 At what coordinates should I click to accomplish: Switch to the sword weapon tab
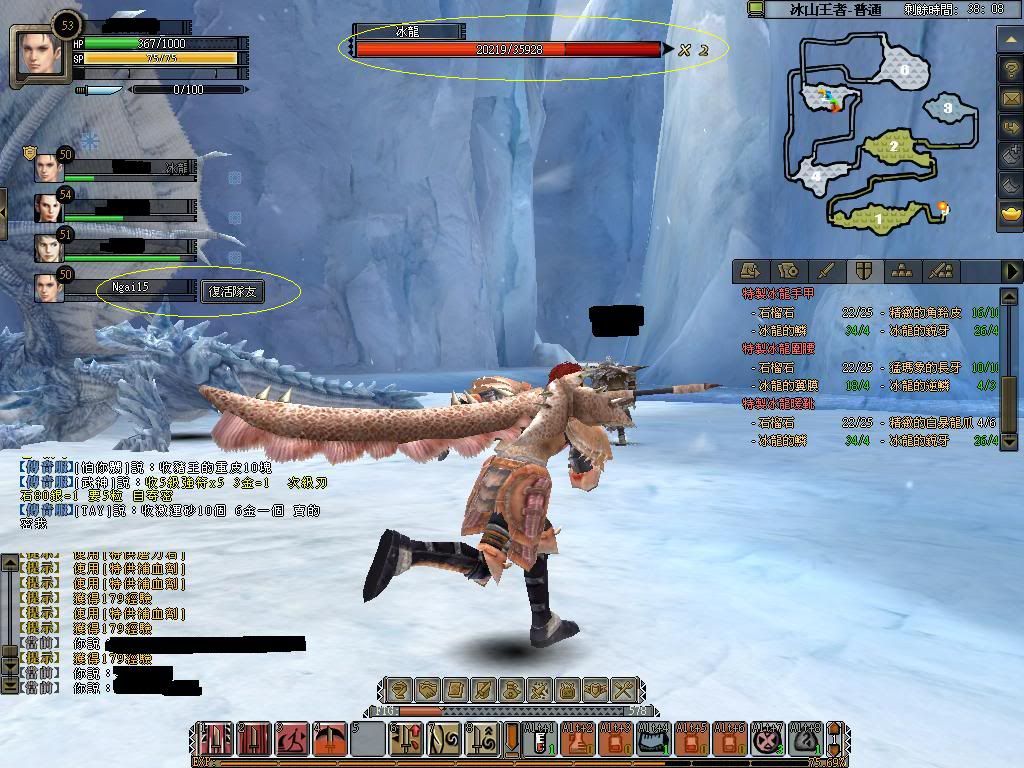click(825, 270)
